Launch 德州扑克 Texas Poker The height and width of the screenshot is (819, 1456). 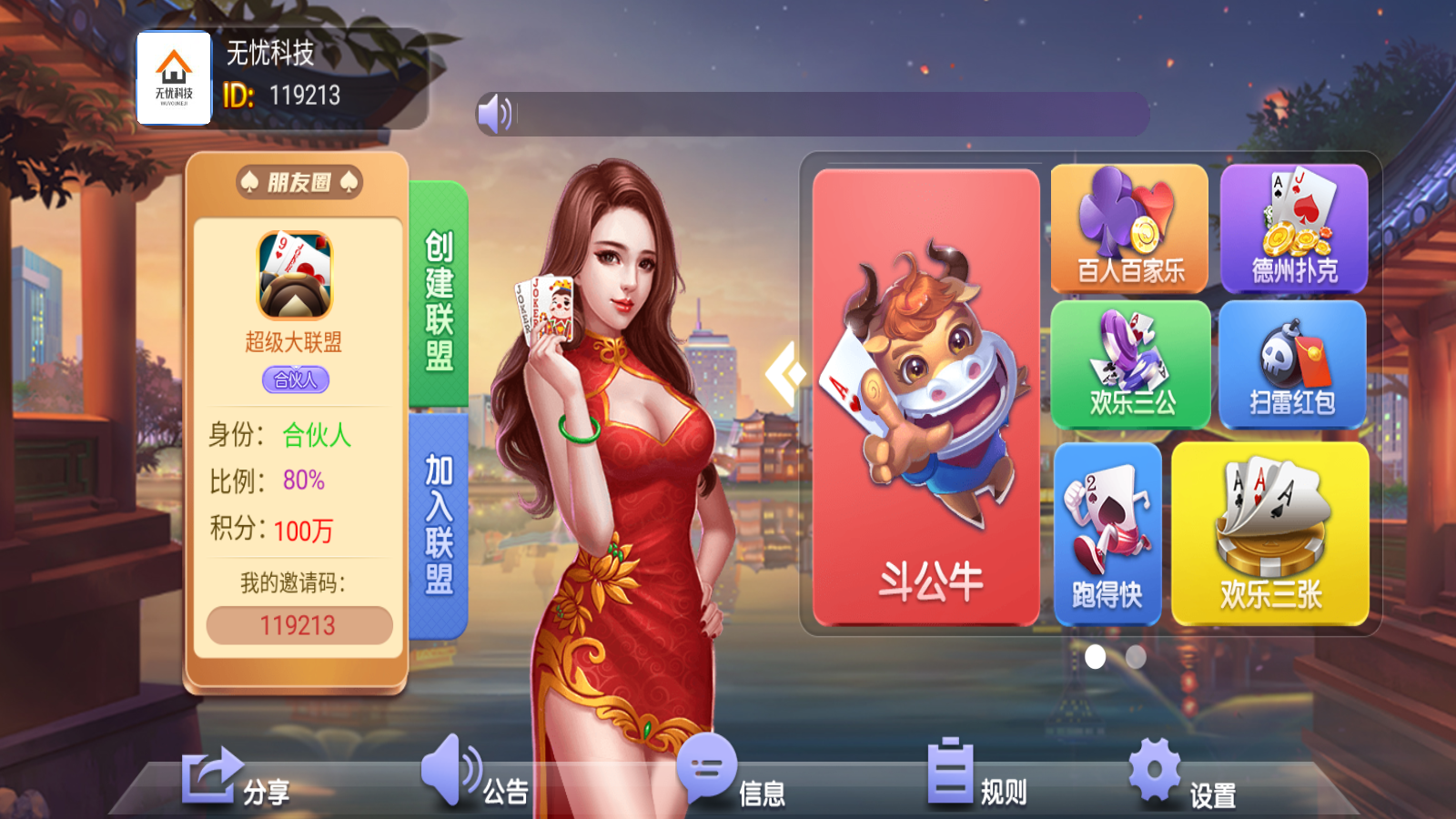tap(1291, 226)
